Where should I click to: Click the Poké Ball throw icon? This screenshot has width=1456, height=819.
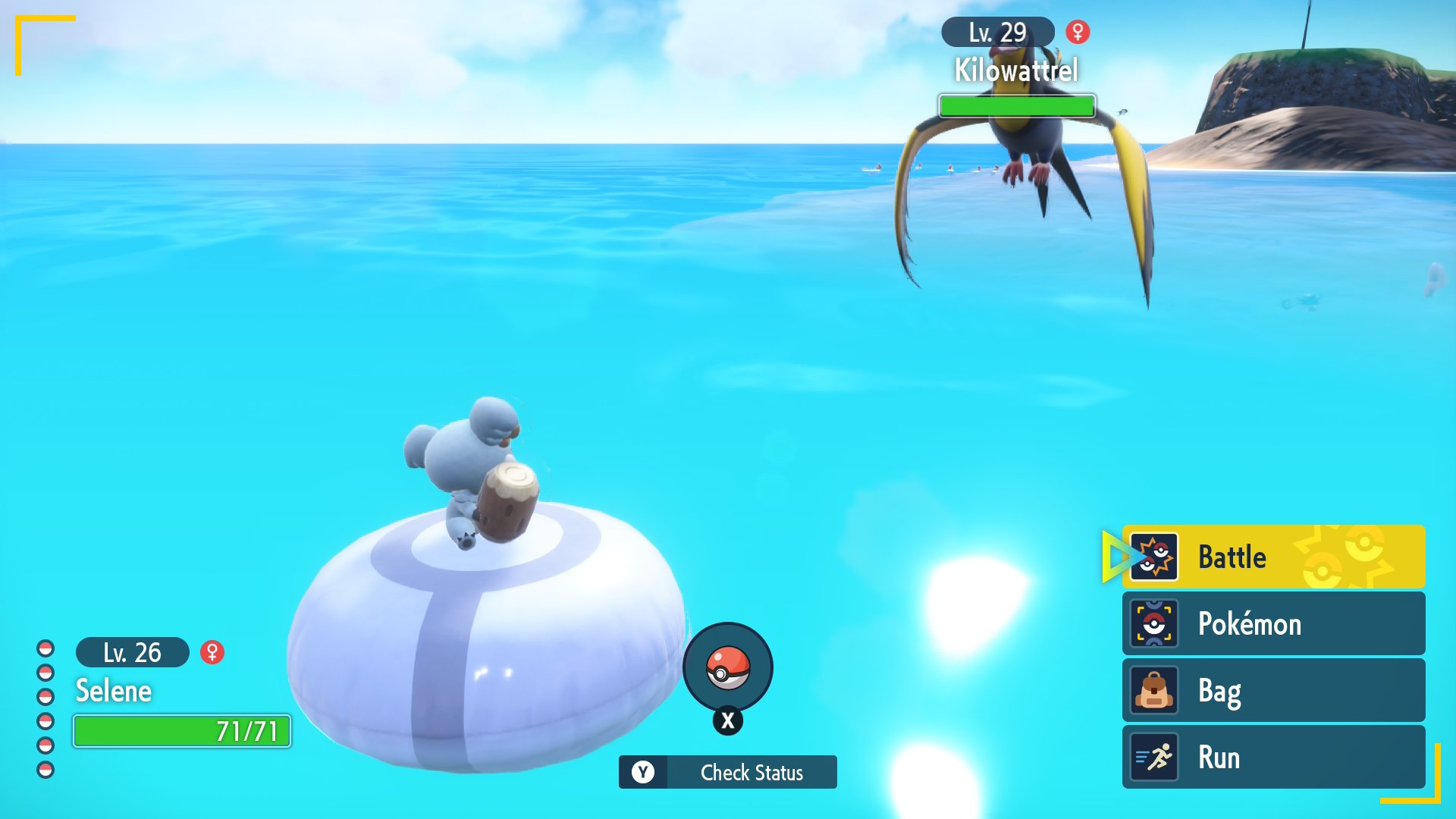728,667
